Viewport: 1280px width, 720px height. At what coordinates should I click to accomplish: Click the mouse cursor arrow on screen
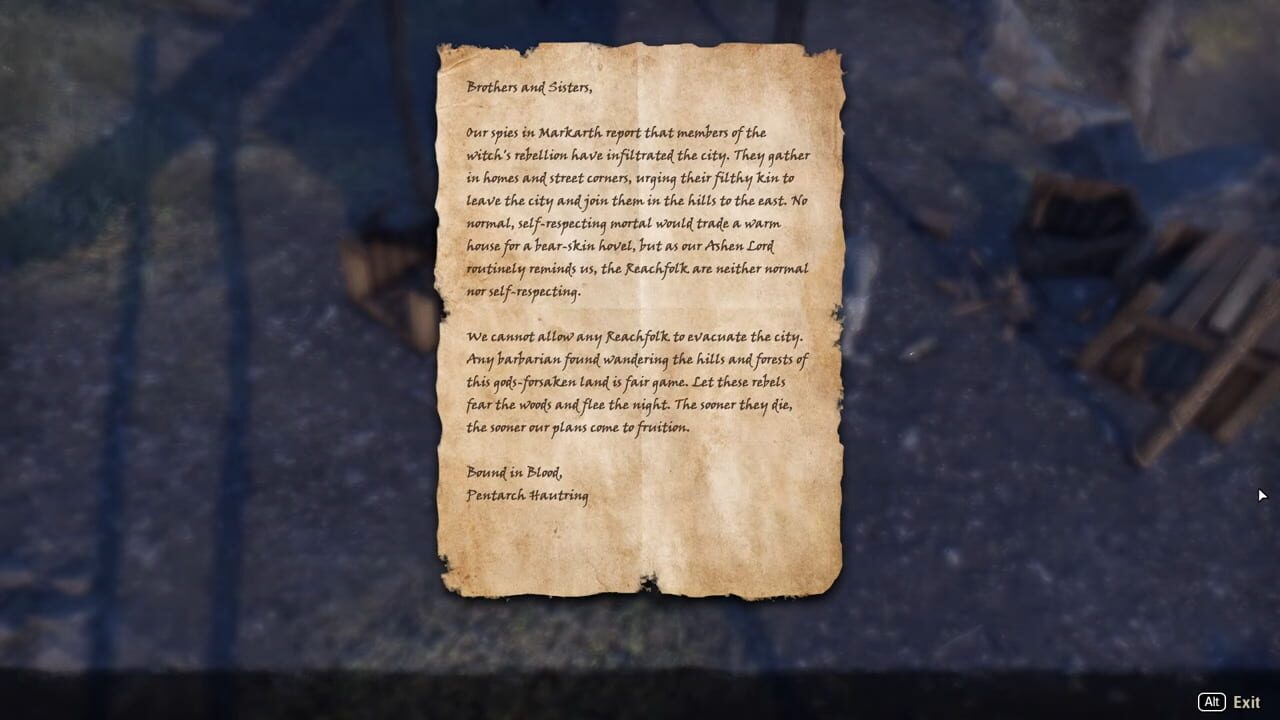(x=1263, y=496)
